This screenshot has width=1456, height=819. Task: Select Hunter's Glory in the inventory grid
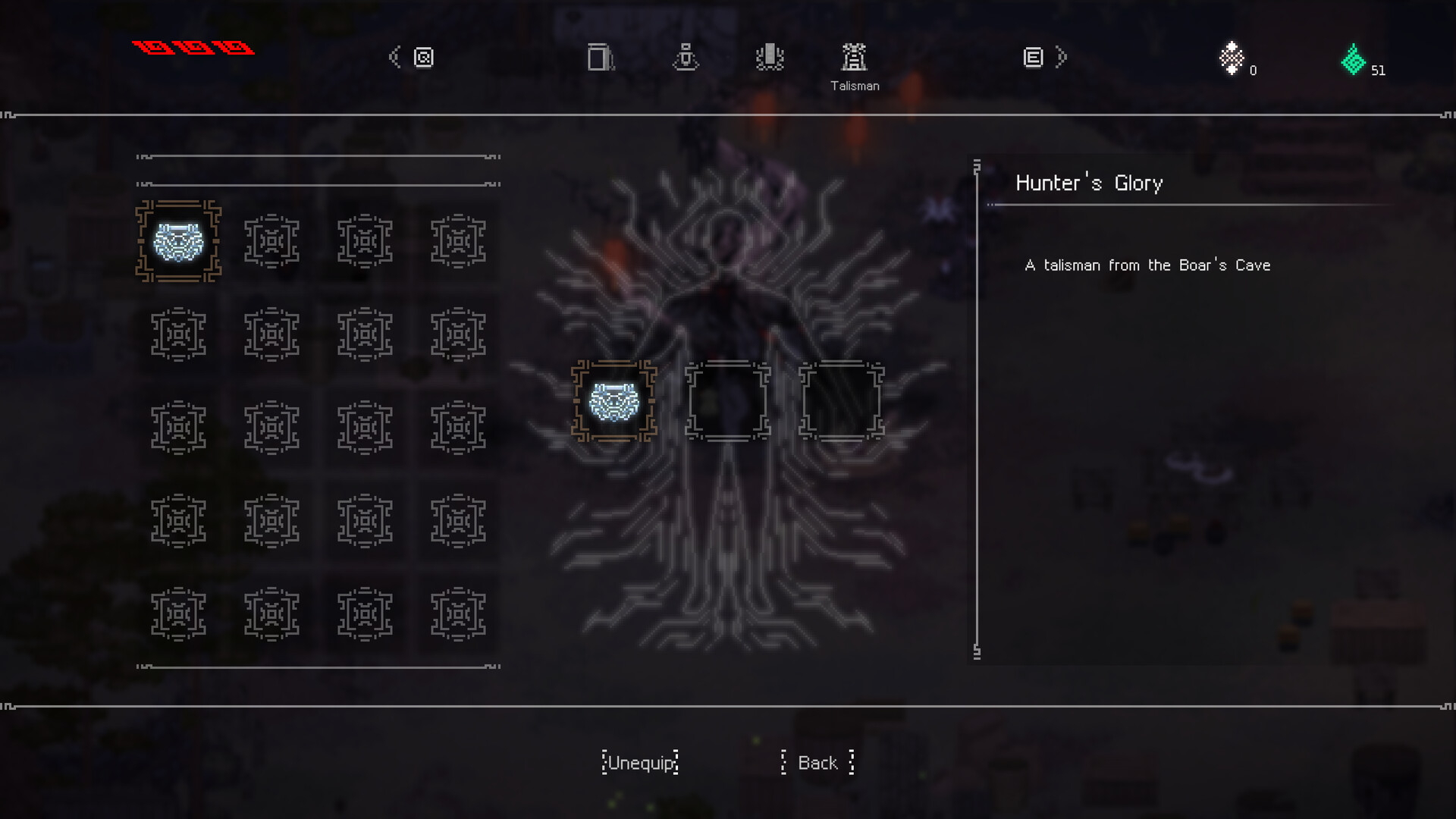(x=178, y=241)
